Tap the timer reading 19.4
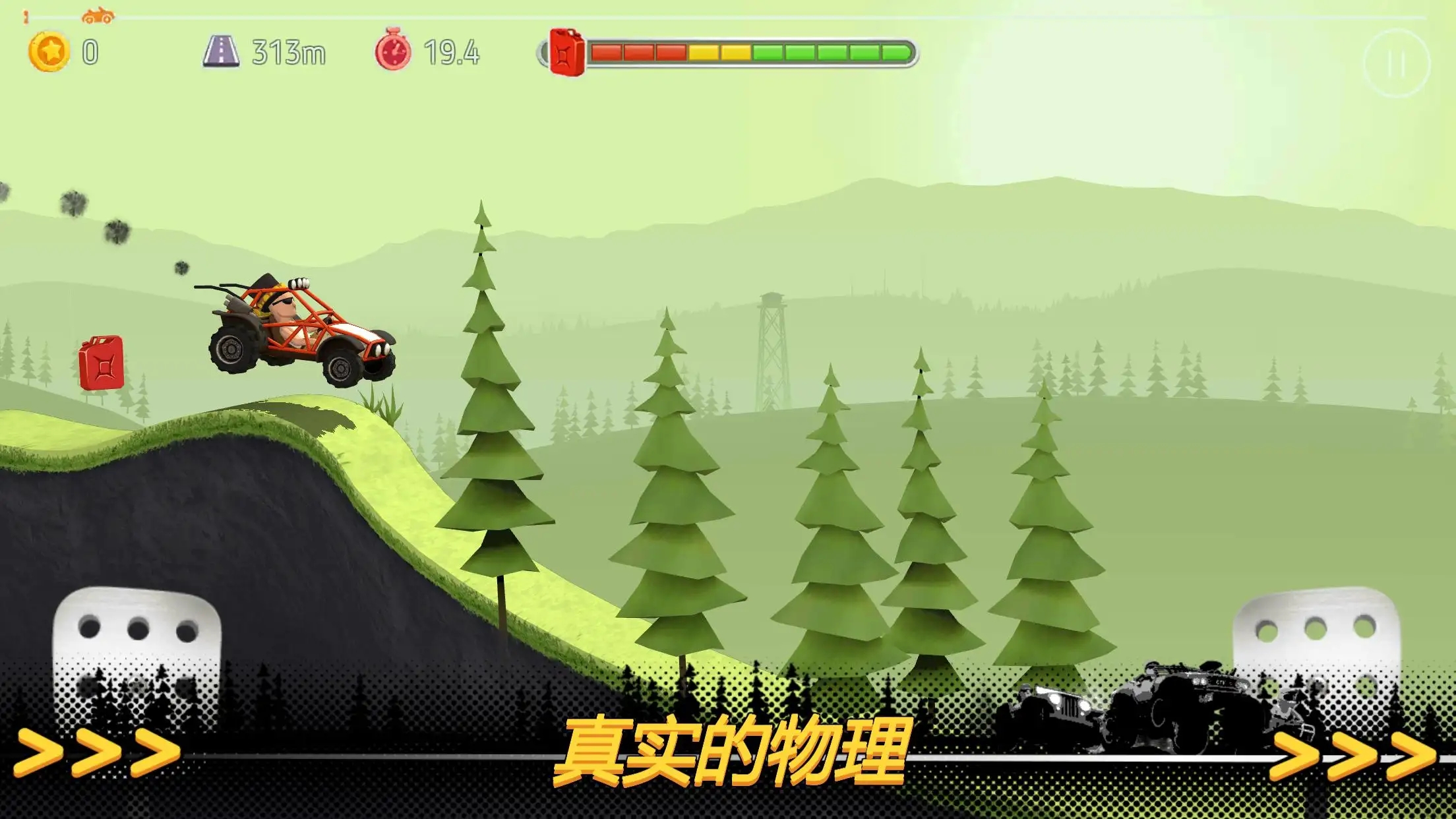Screen dimensions: 1456x819 pyautogui.click(x=451, y=53)
